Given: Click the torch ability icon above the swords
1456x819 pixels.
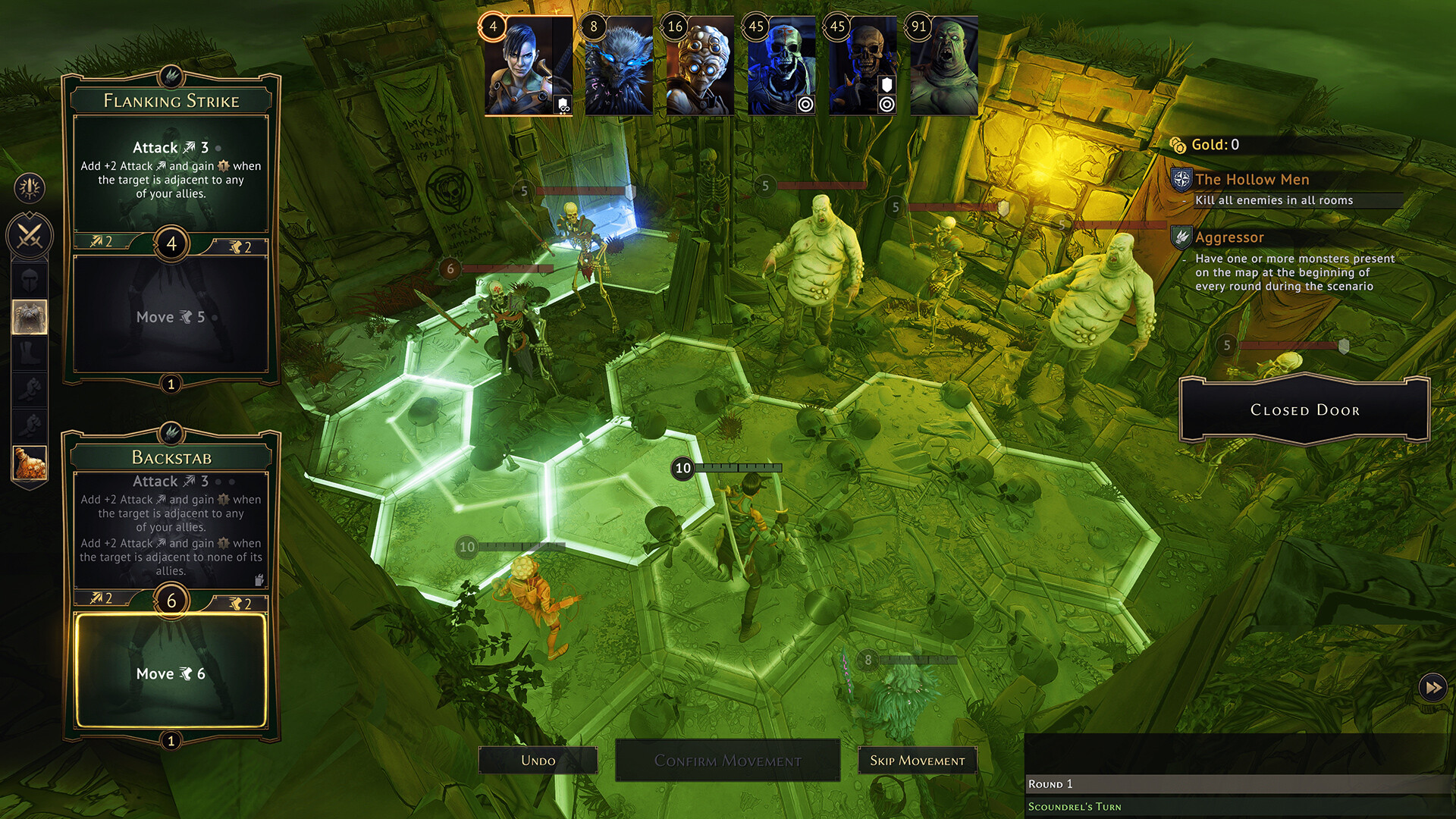Looking at the screenshot, I should (29, 188).
